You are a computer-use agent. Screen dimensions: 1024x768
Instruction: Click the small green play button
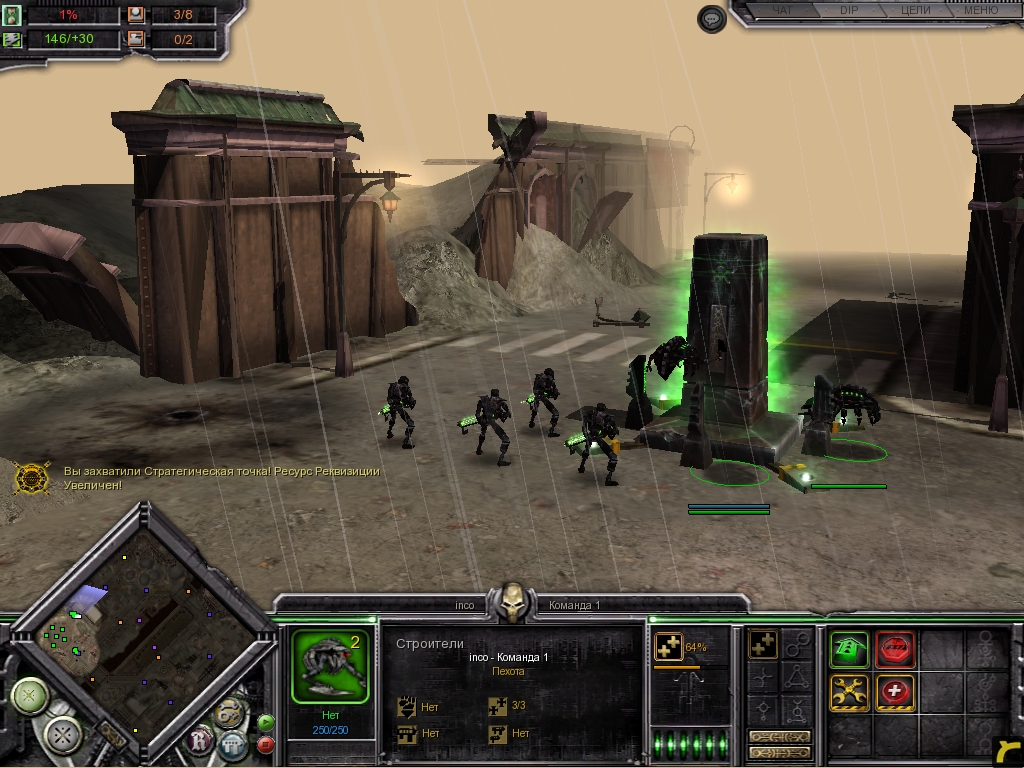266,722
